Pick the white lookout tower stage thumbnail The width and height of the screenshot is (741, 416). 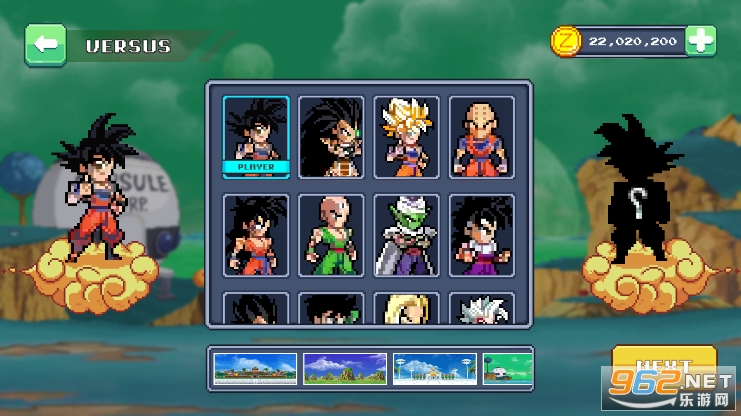click(x=433, y=369)
